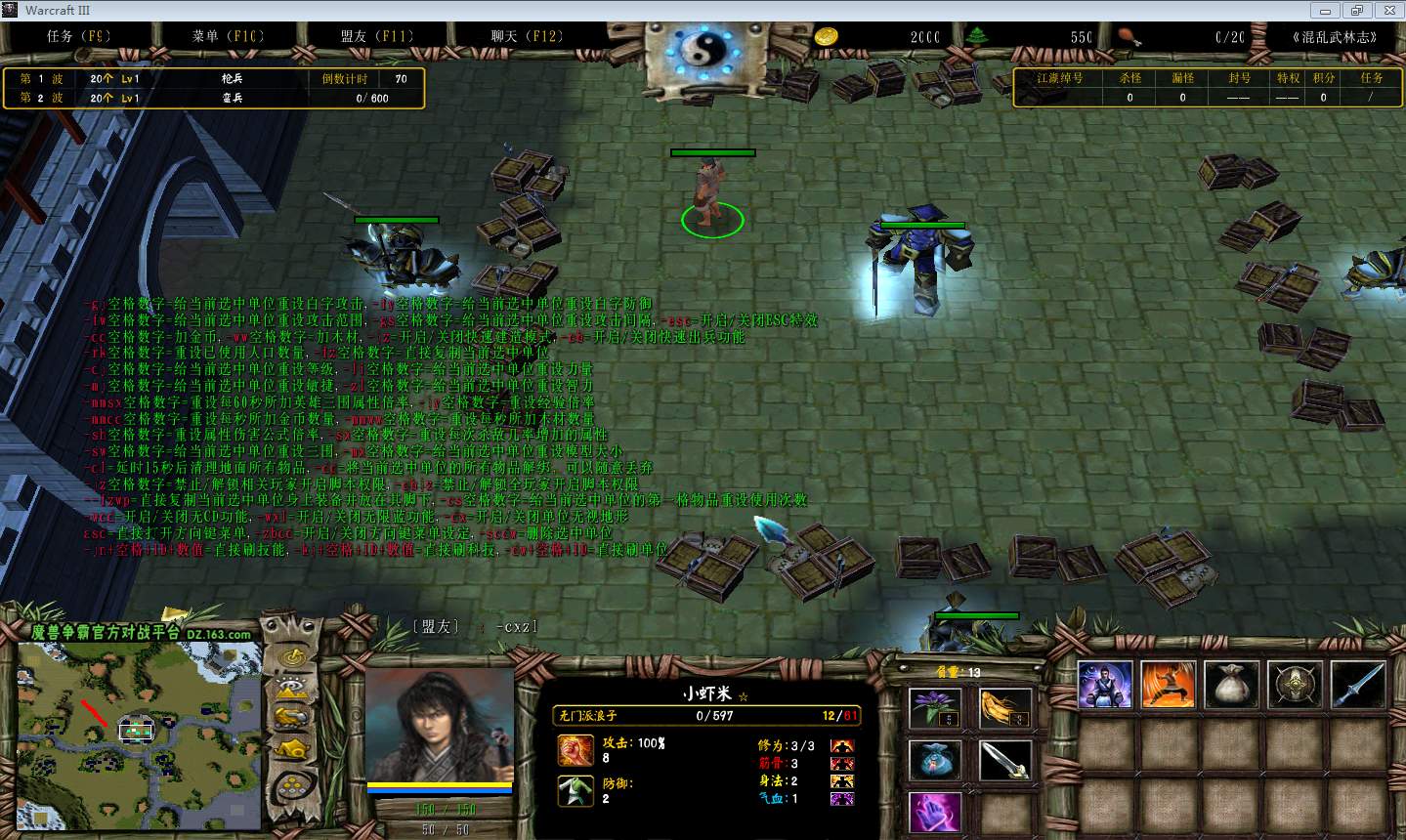The width and height of the screenshot is (1406, 840).
Task: Open the 菜单 (F10) game menu
Action: point(228,36)
